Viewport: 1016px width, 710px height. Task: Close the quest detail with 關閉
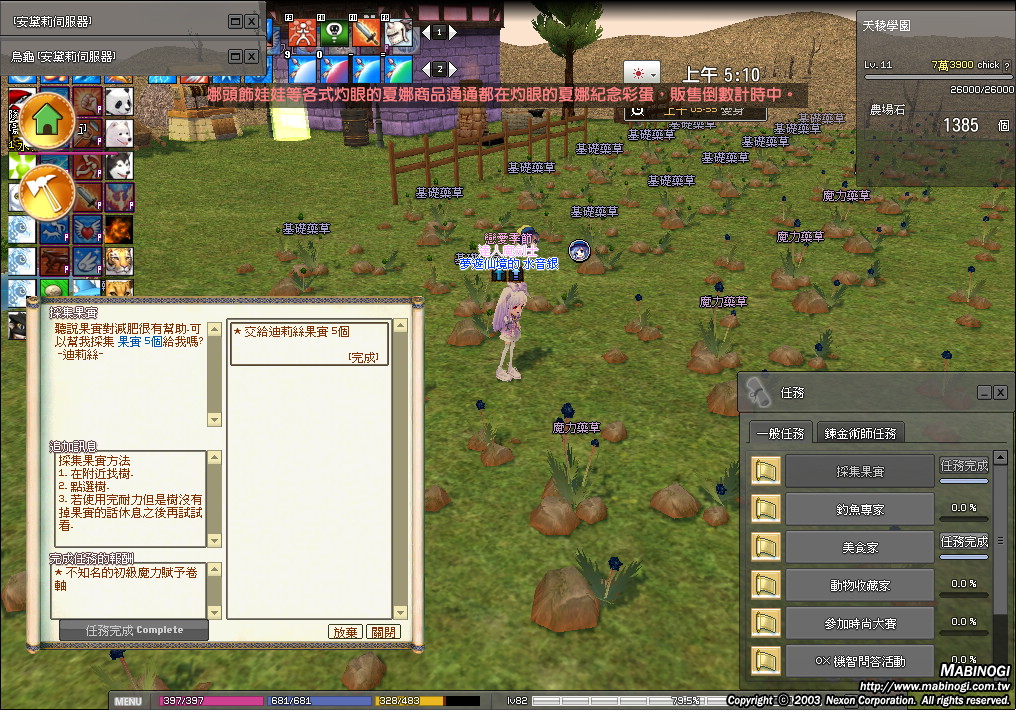click(383, 632)
